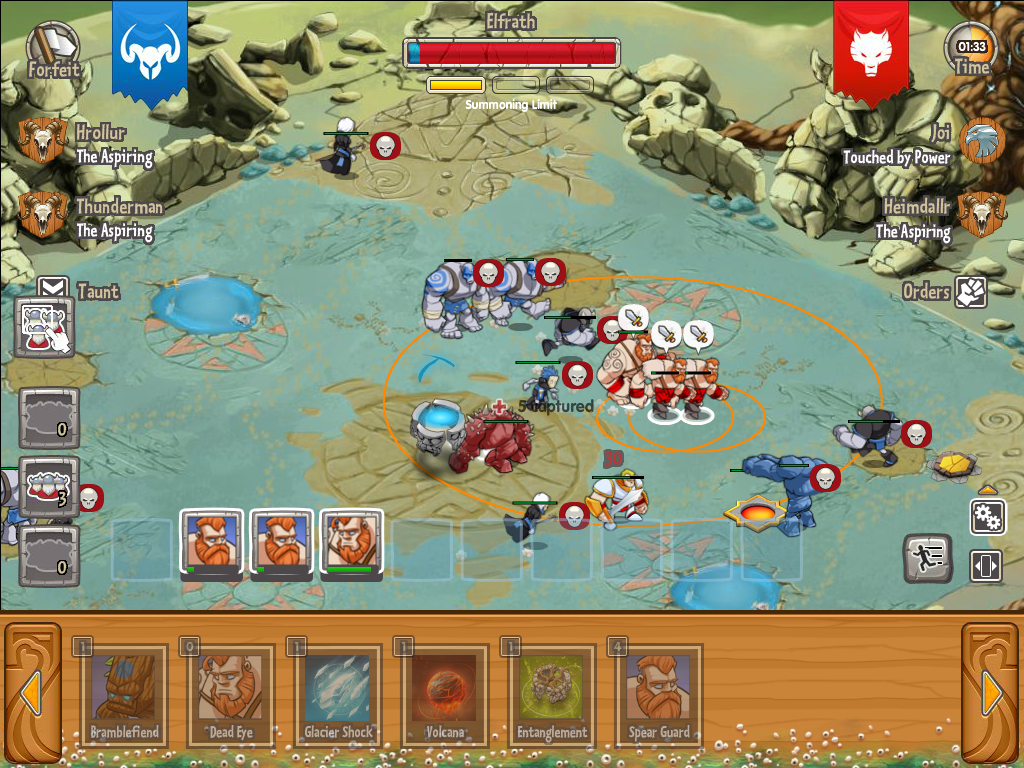Select player Hrollur's ram emblem
This screenshot has width=1024, height=768.
point(42,141)
